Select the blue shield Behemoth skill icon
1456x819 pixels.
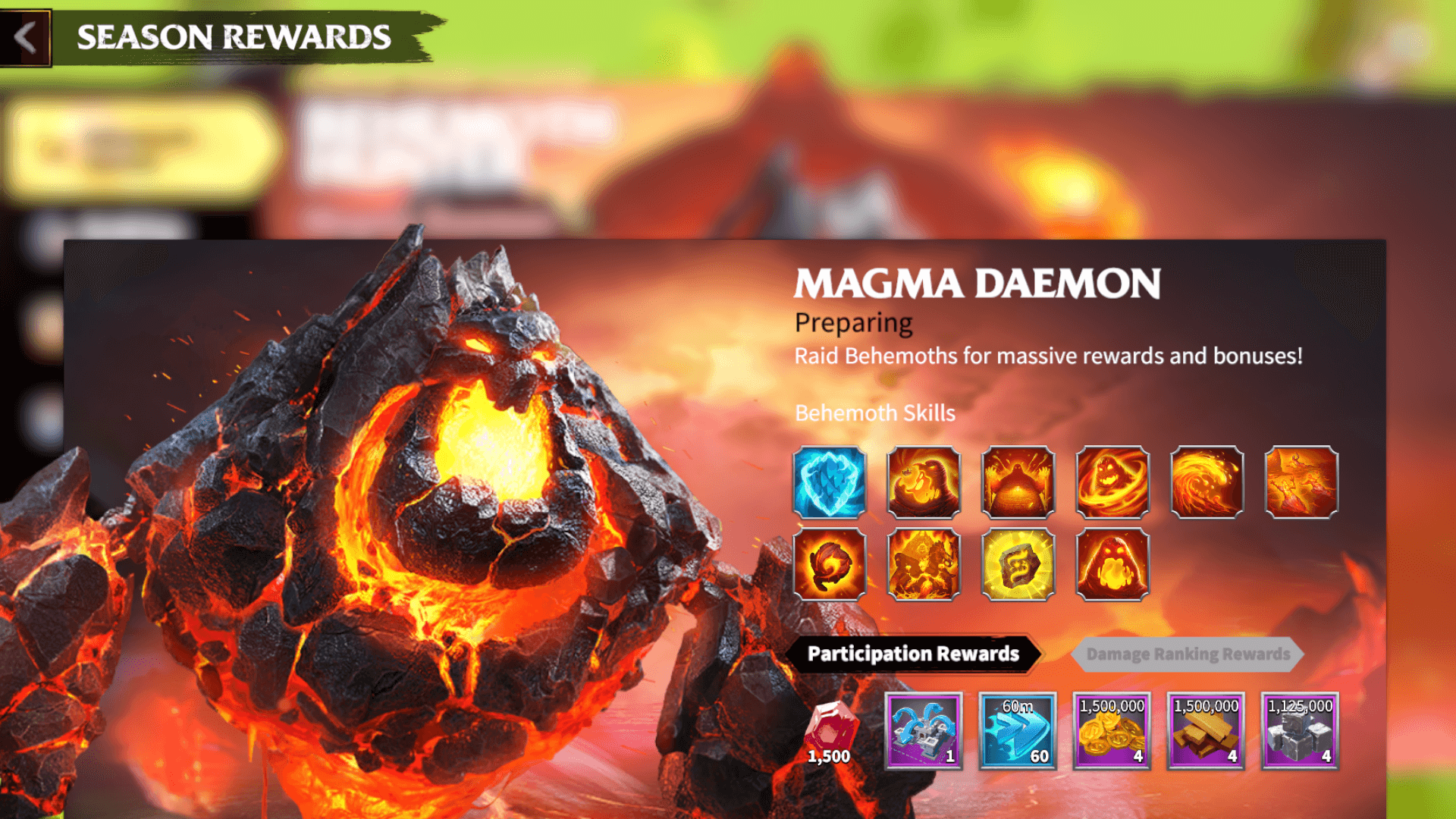pyautogui.click(x=829, y=483)
